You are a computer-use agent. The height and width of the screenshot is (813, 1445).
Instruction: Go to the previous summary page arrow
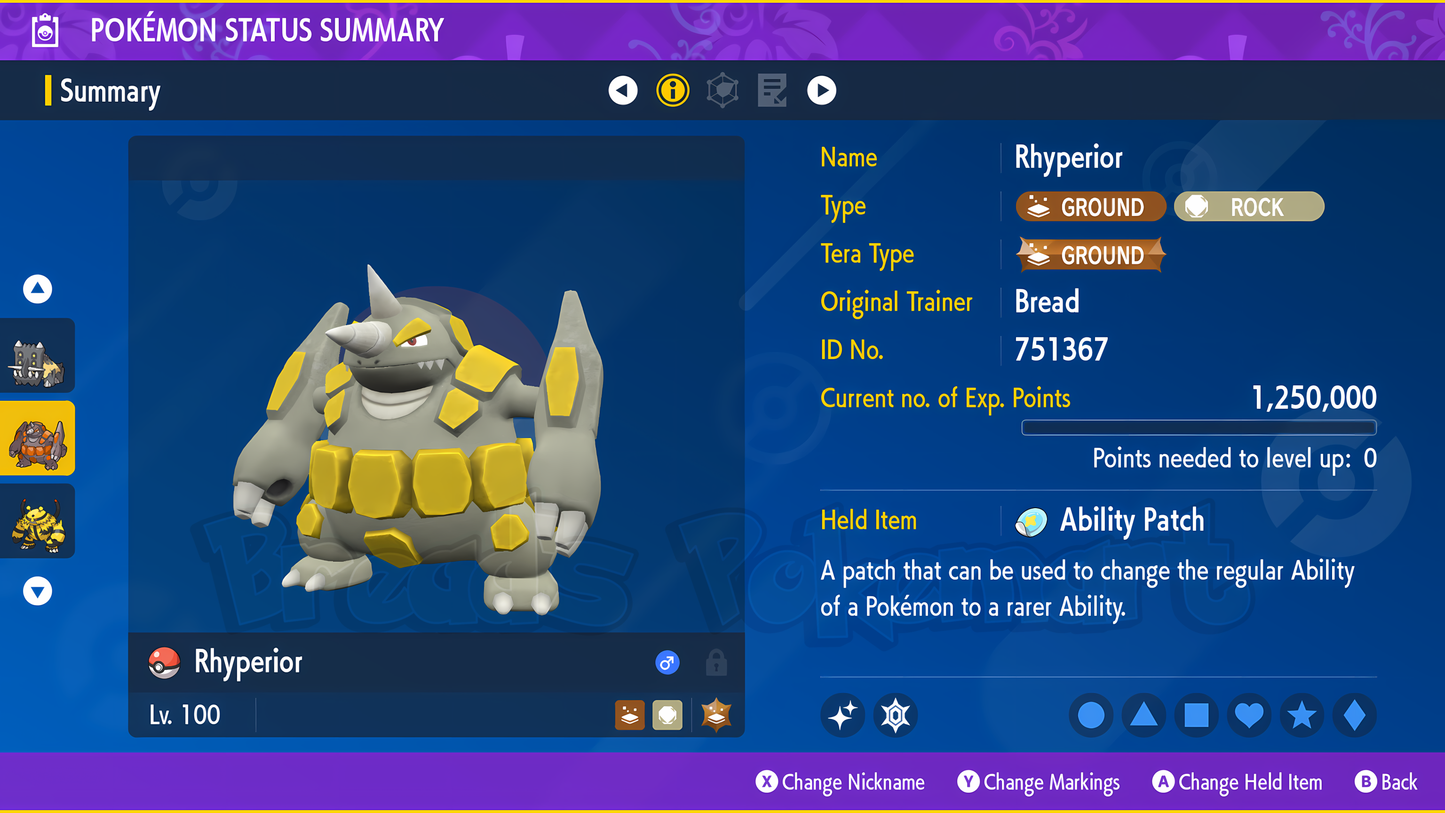tap(623, 91)
